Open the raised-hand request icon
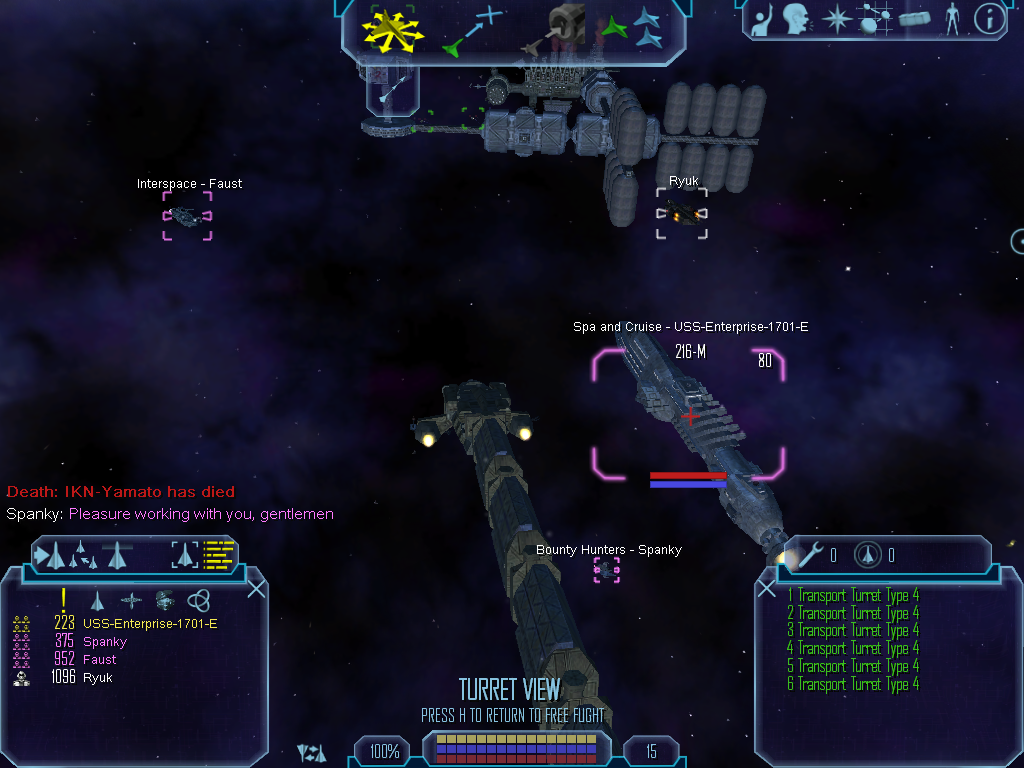Image resolution: width=1024 pixels, height=768 pixels. click(x=763, y=18)
